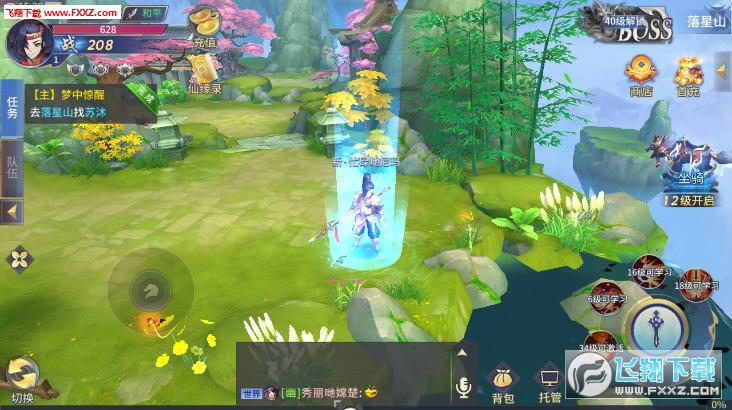Expand the left side panel arrow
Image resolution: width=732 pixels, height=410 pixels.
[x=12, y=212]
